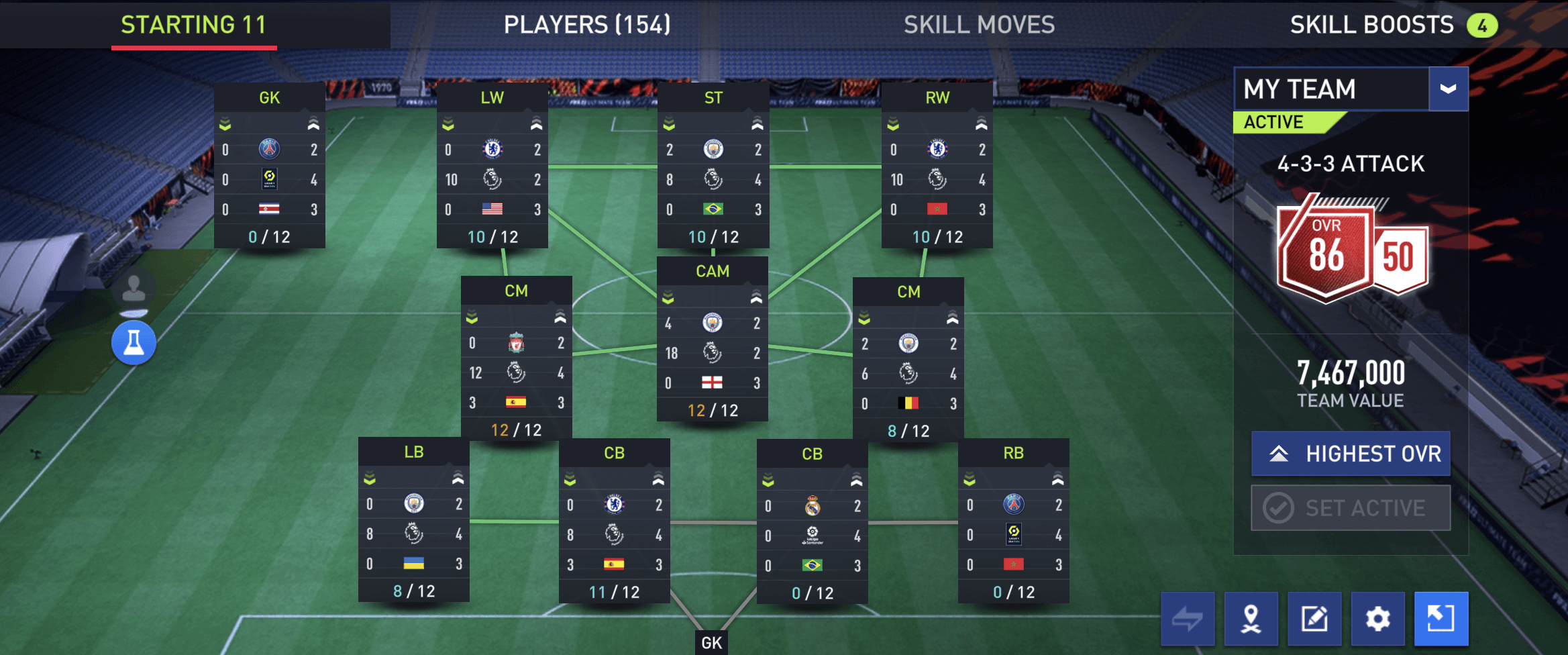Open the Skill Moves tab
The image size is (1568, 655).
(979, 25)
